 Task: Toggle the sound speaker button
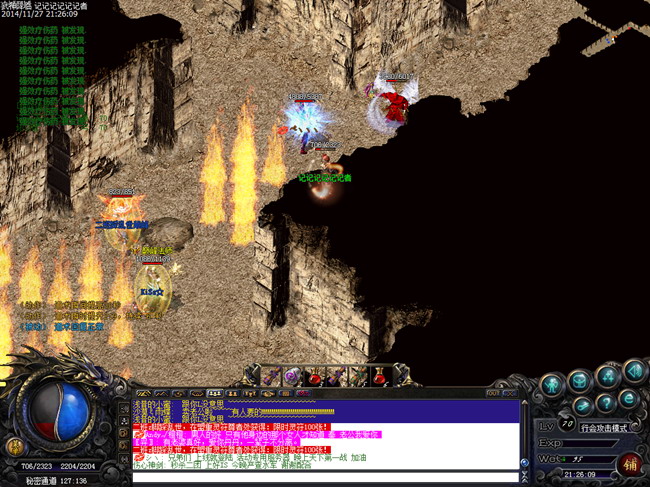point(632,372)
